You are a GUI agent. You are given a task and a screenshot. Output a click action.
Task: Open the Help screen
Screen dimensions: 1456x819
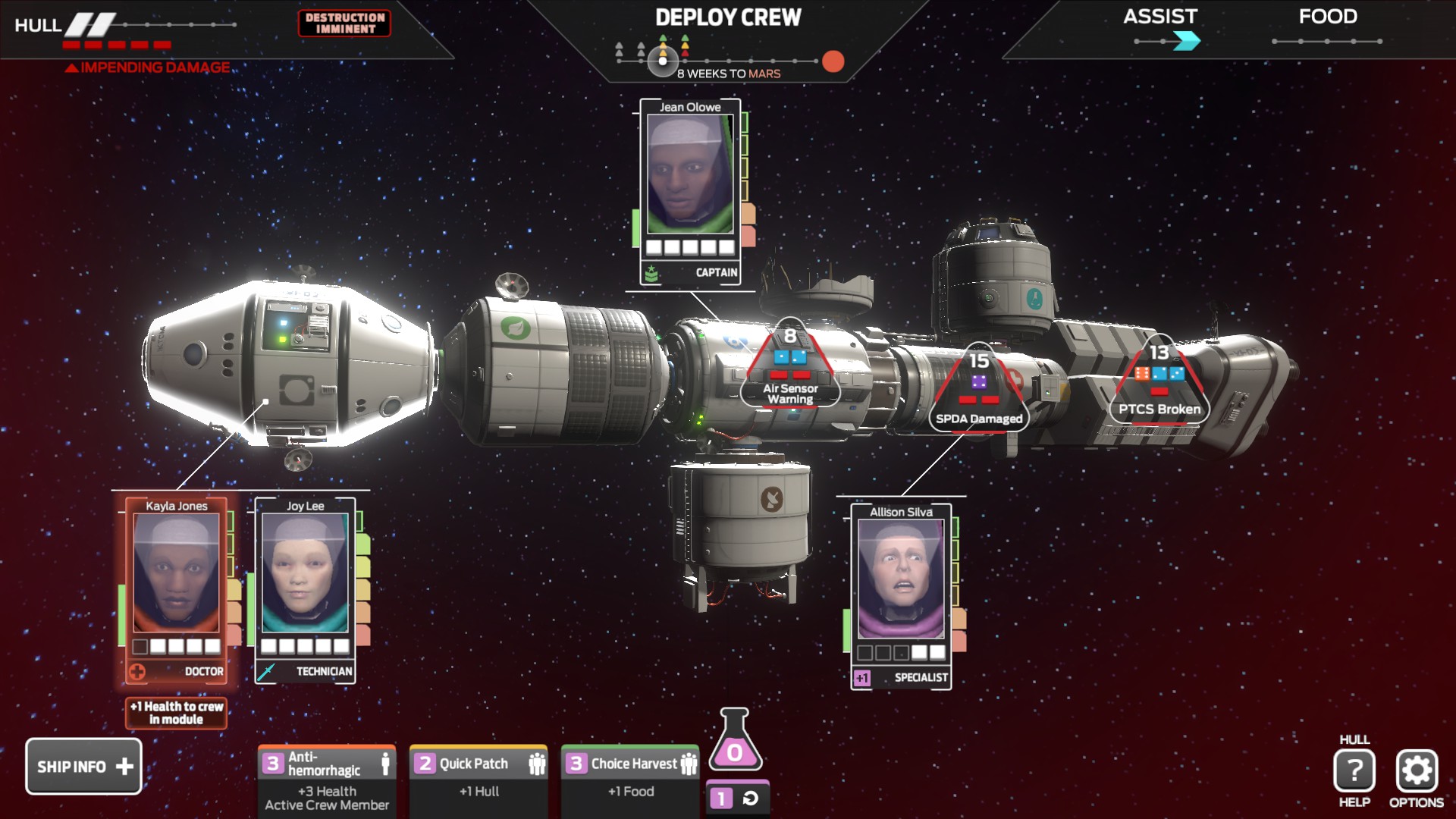point(1354,771)
